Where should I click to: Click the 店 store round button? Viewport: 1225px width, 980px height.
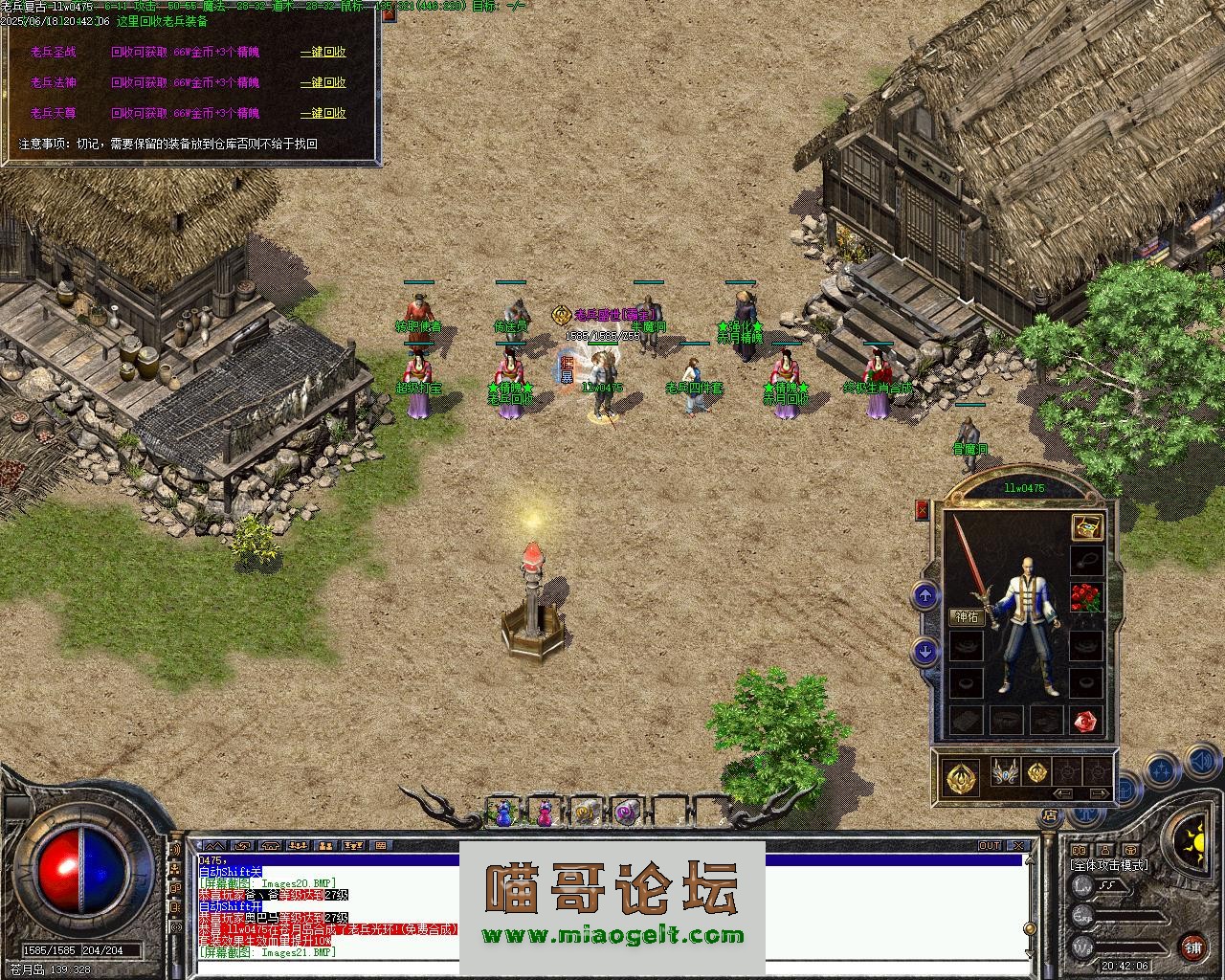1051,816
